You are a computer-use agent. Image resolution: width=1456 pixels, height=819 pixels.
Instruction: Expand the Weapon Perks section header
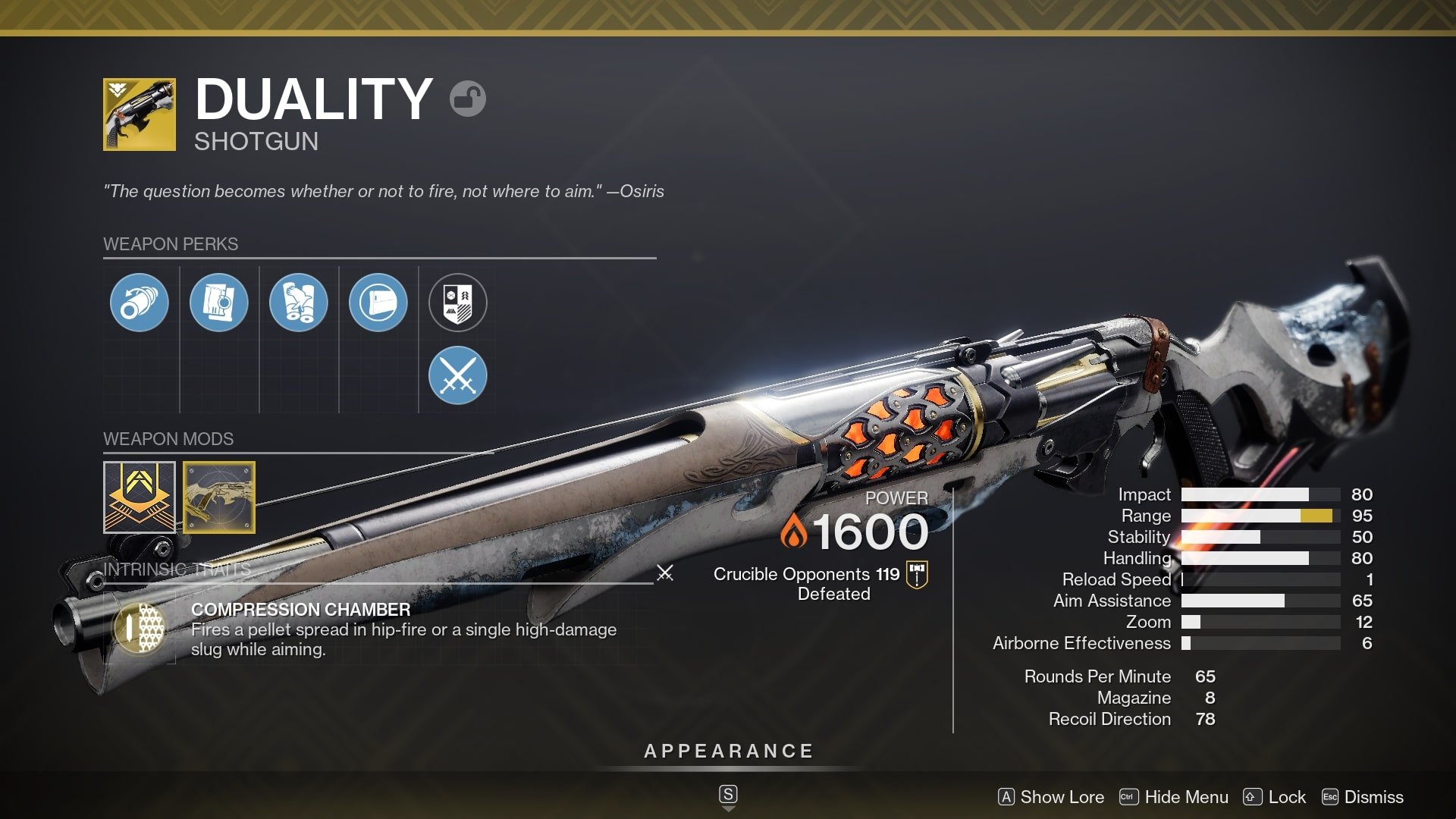tap(170, 243)
